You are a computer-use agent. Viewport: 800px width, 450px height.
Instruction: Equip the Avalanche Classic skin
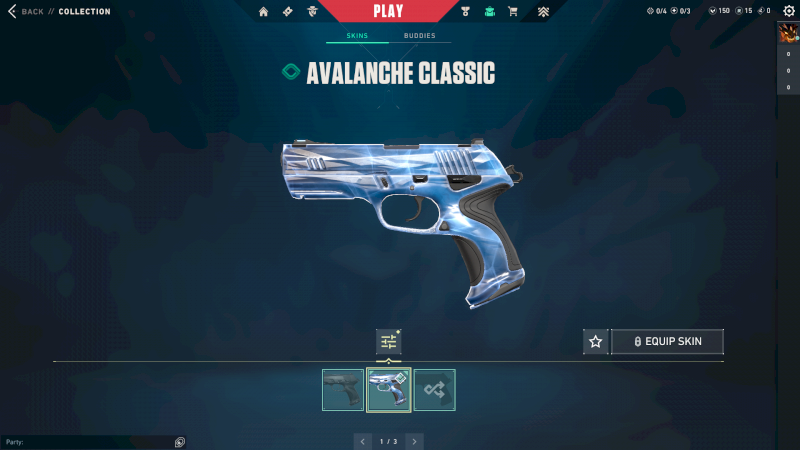667,342
